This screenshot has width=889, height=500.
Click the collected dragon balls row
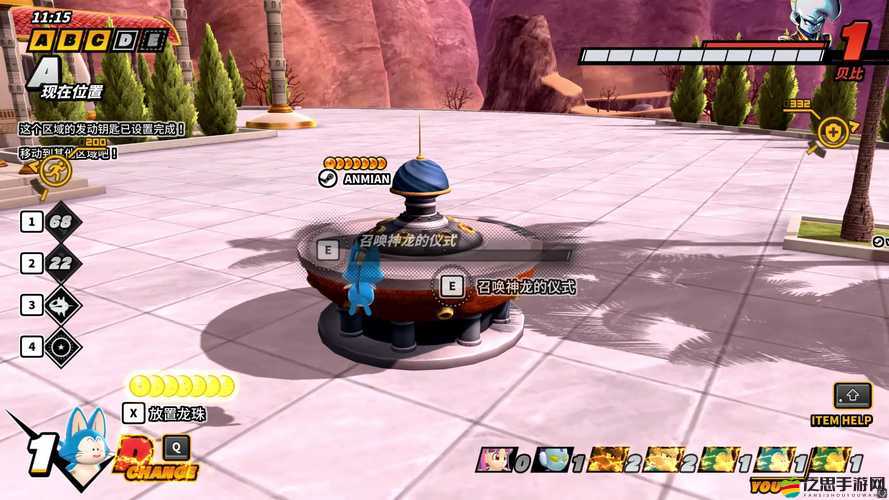tap(183, 386)
